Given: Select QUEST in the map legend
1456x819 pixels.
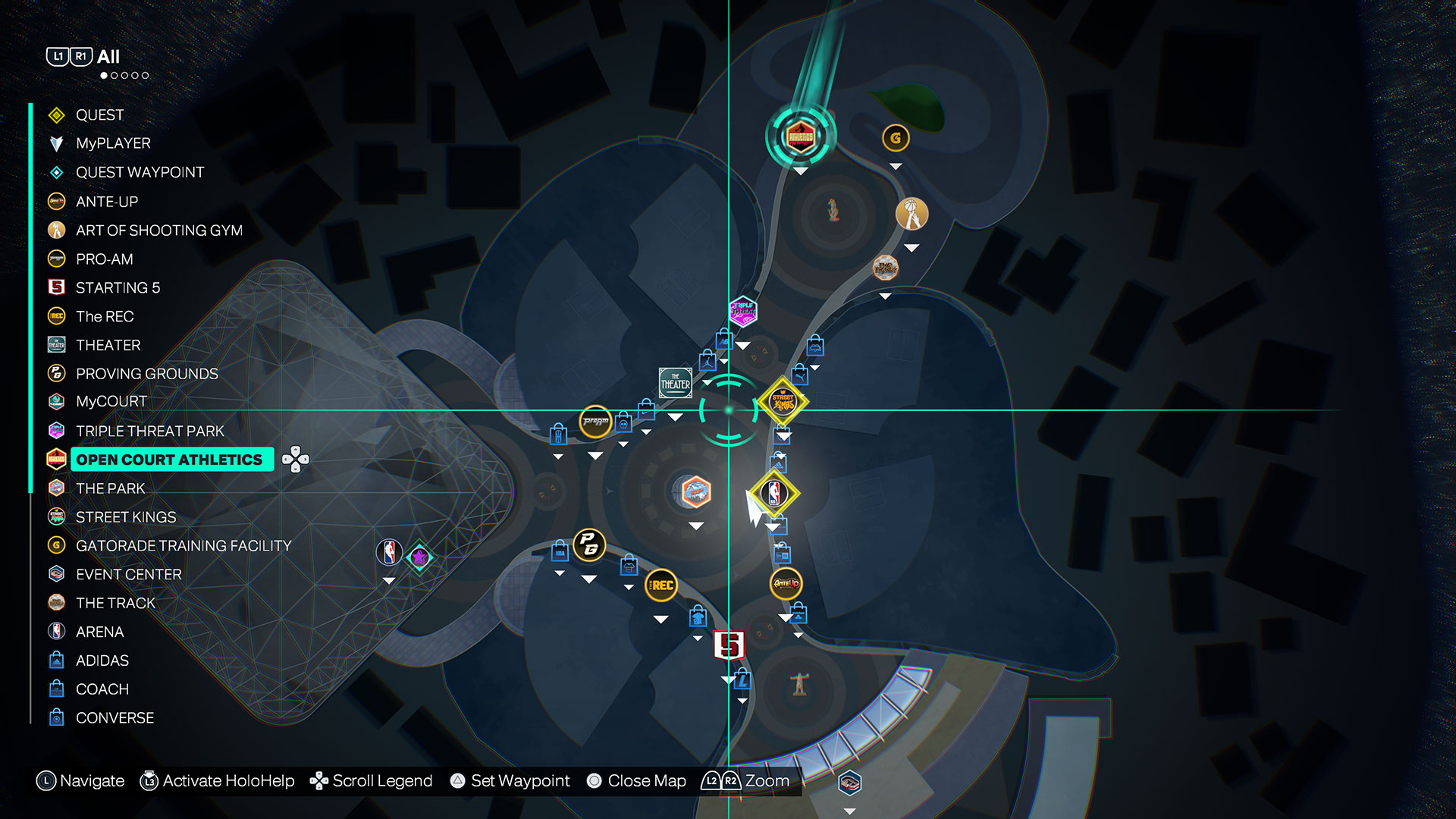Looking at the screenshot, I should (x=99, y=115).
